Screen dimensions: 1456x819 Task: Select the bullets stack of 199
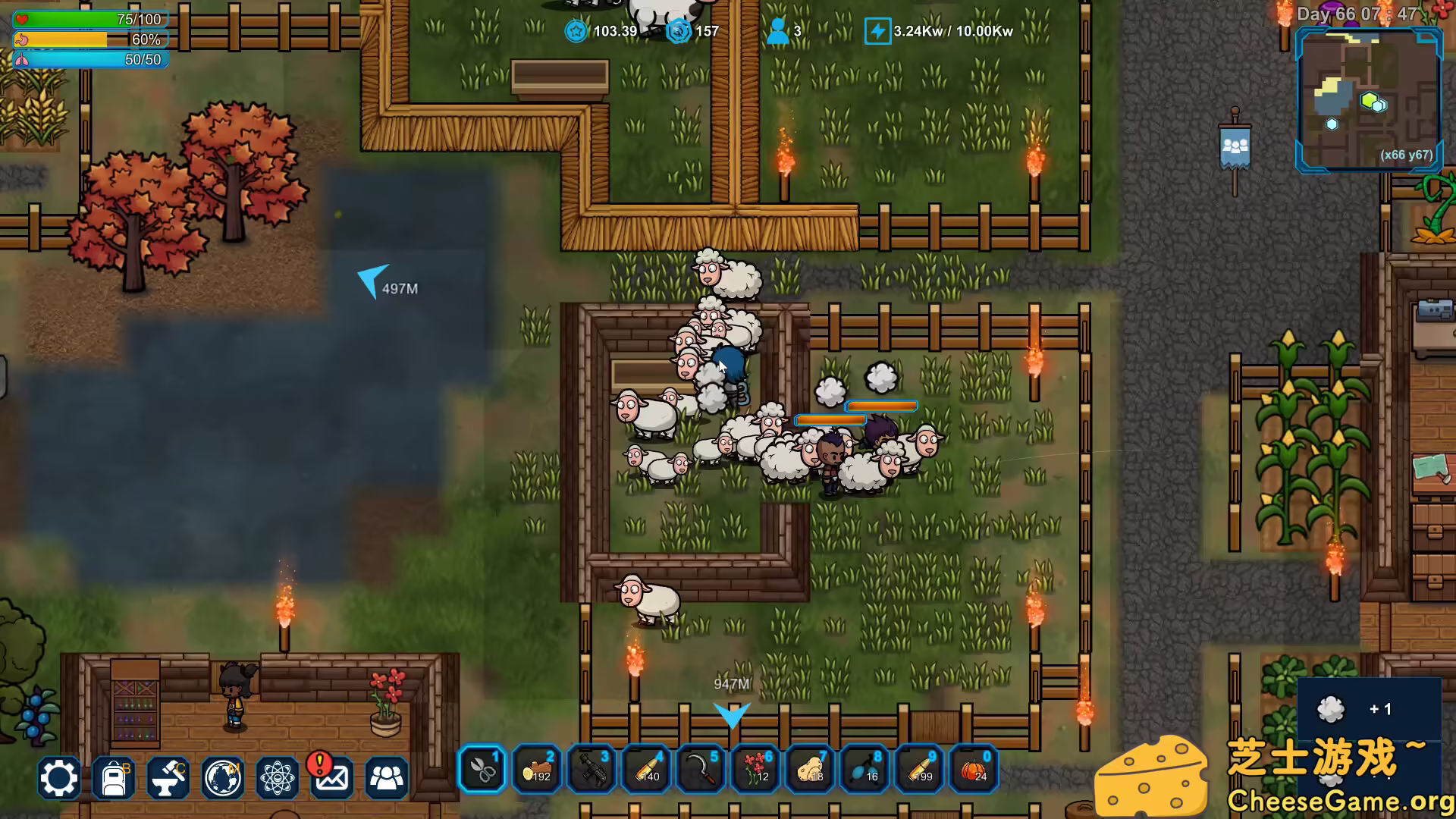919,769
